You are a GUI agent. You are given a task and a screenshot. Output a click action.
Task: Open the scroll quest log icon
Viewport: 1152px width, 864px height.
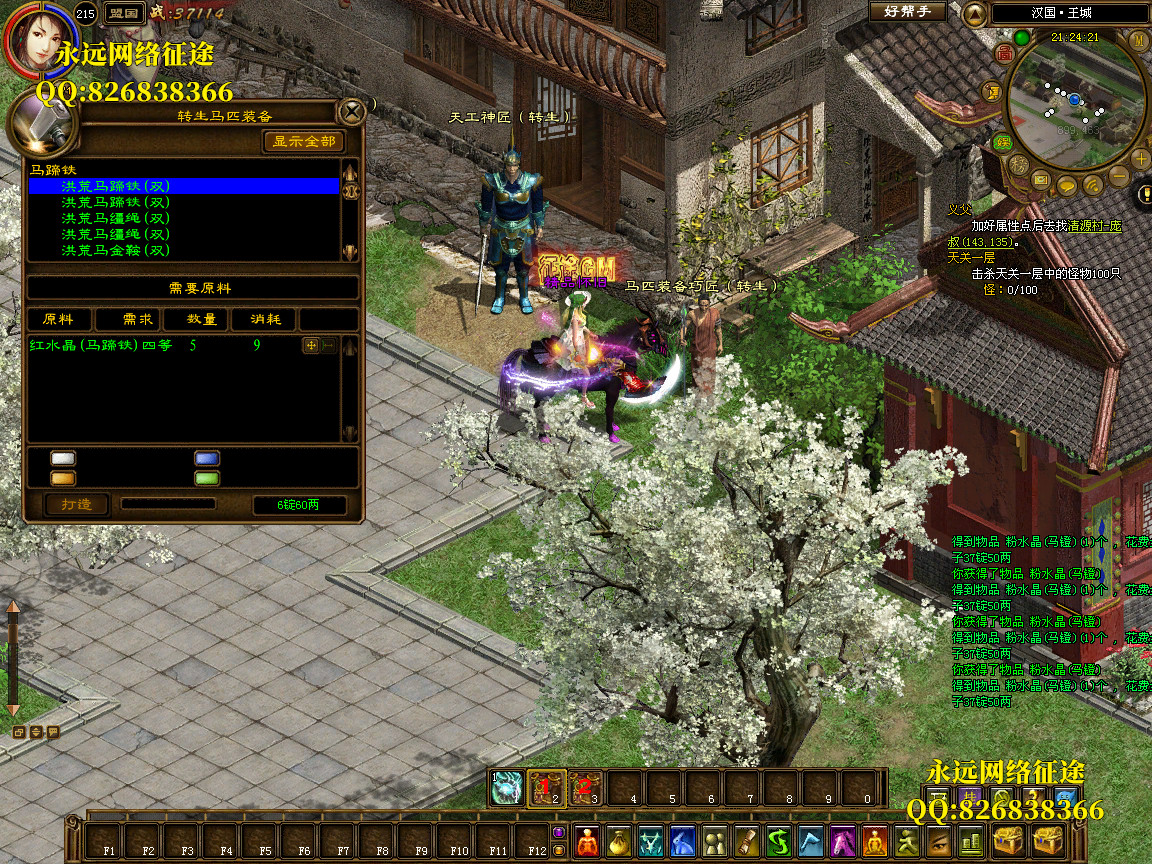tap(747, 840)
